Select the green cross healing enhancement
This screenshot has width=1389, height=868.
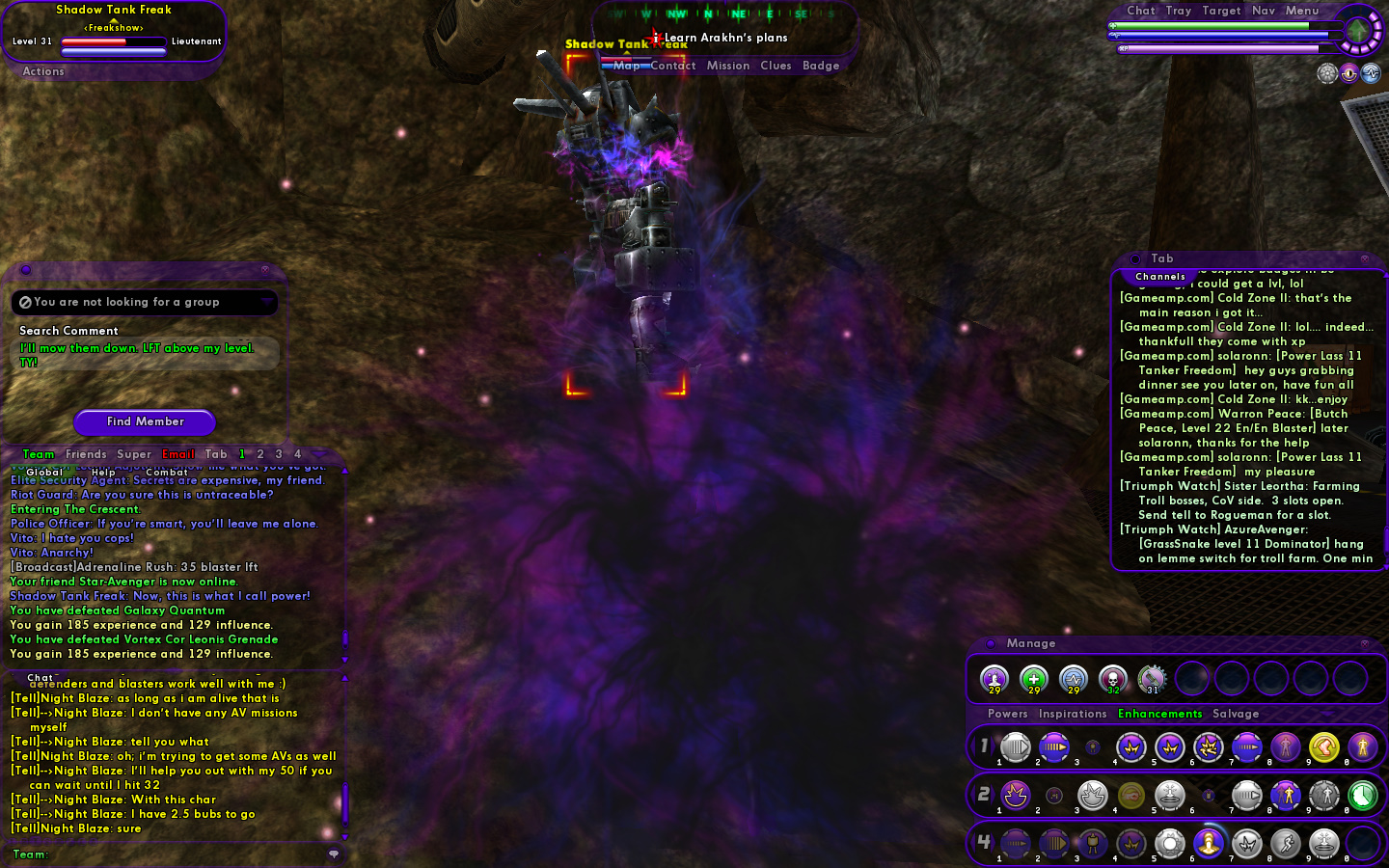[x=1034, y=679]
